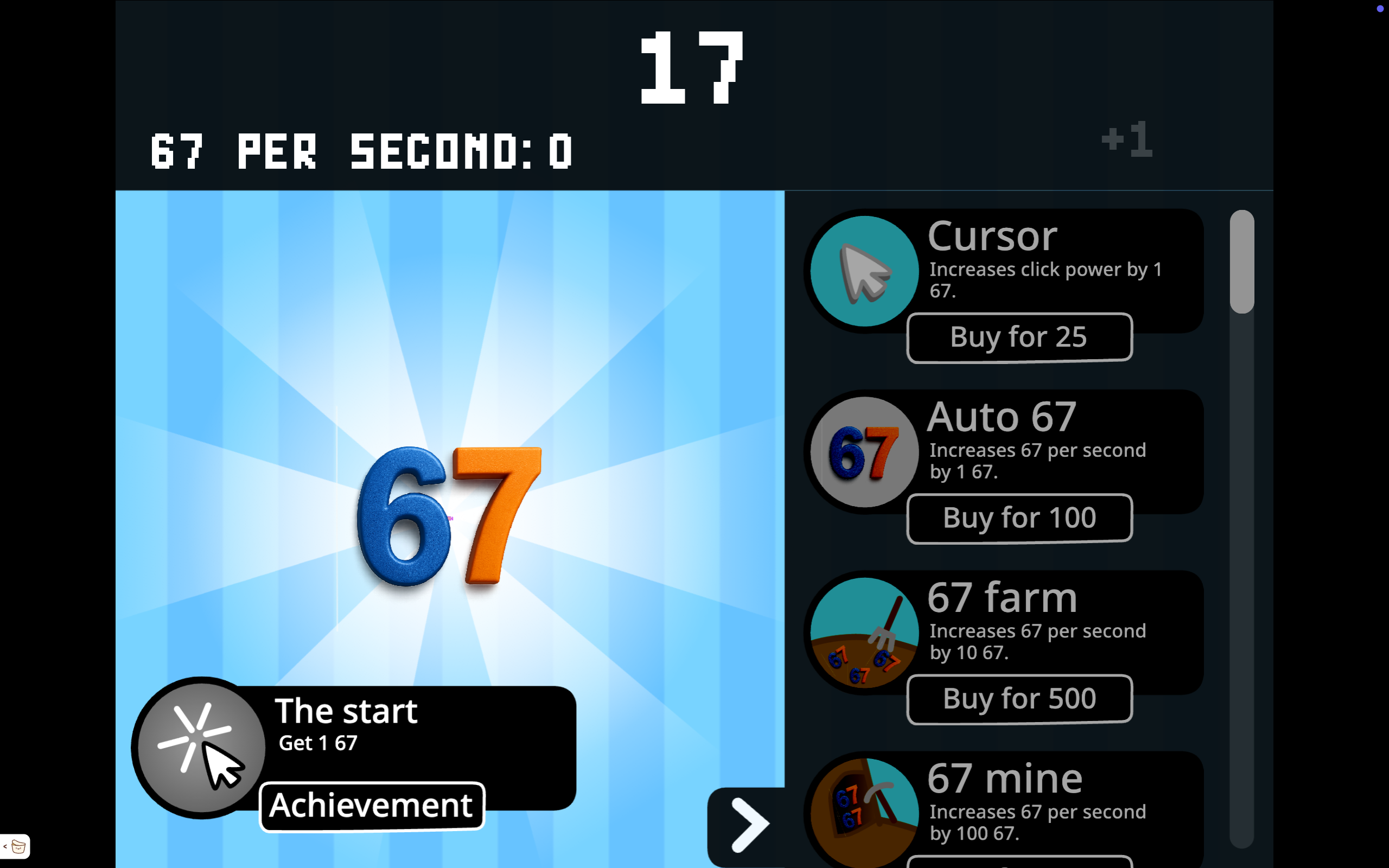This screenshot has height=868, width=1389.
Task: Select the Cursor upgrade icon
Action: coord(864,272)
